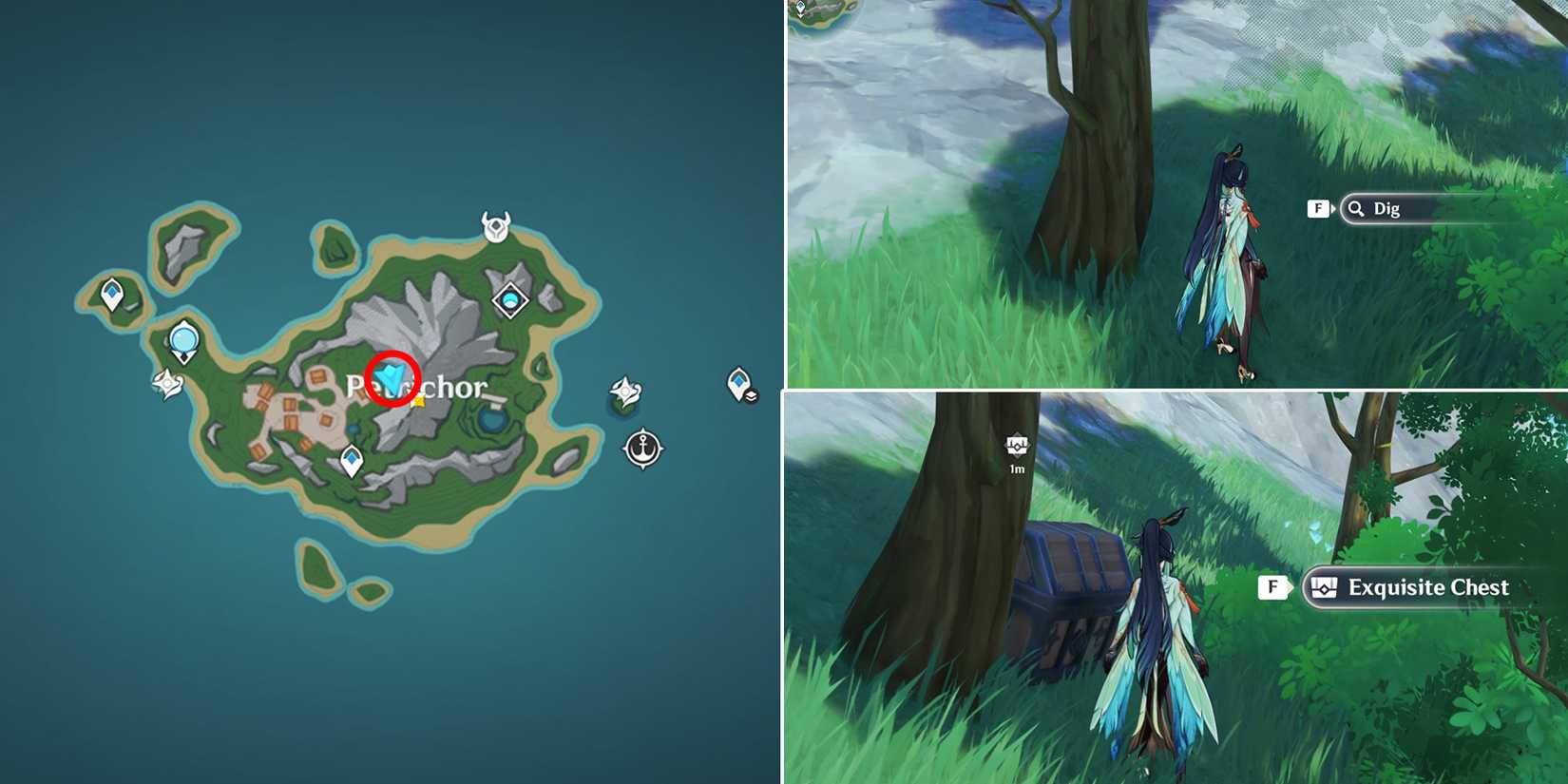Click the shrine icon west of the Statue
The width and height of the screenshot is (1568, 784).
pyautogui.click(x=164, y=382)
